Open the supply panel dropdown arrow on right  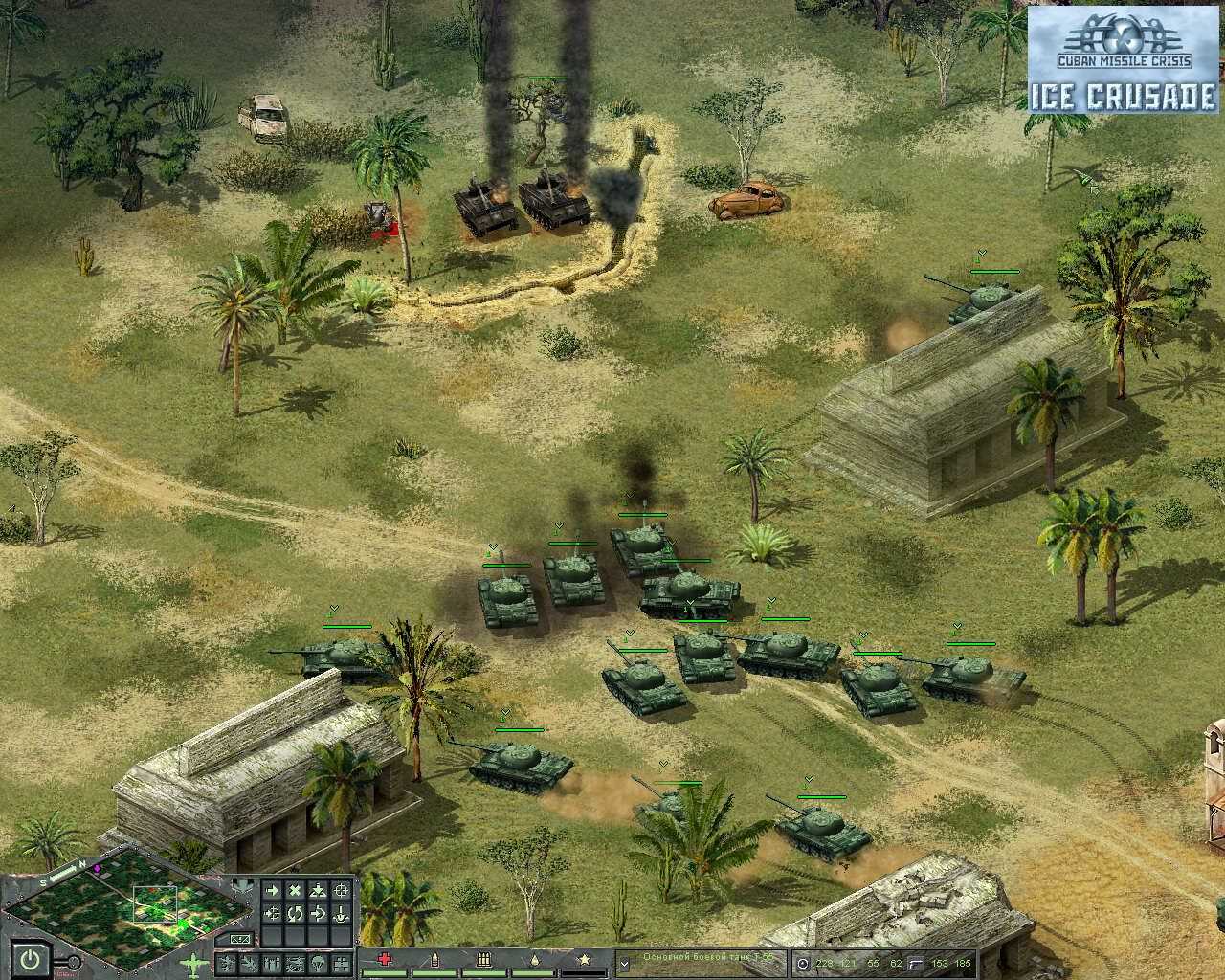[x=625, y=963]
